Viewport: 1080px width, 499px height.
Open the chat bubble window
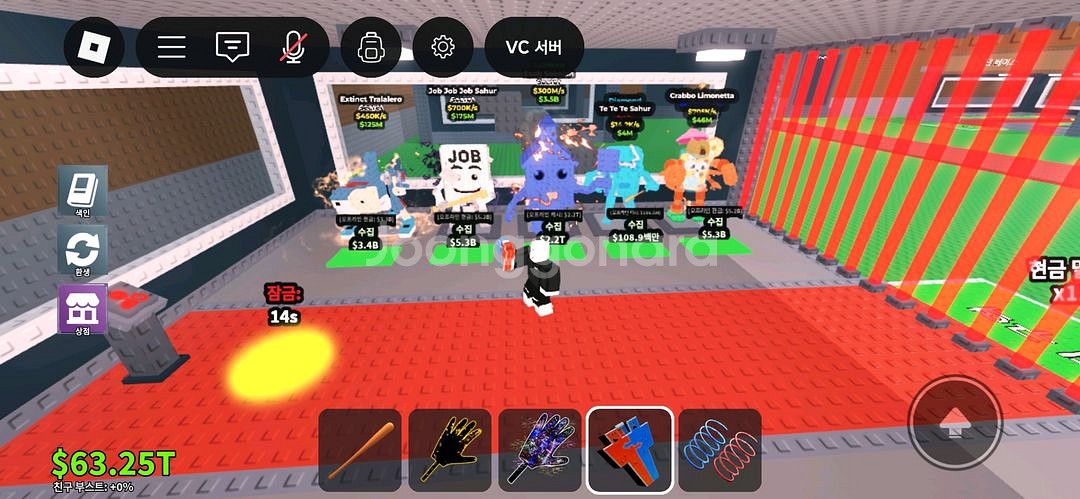click(232, 47)
